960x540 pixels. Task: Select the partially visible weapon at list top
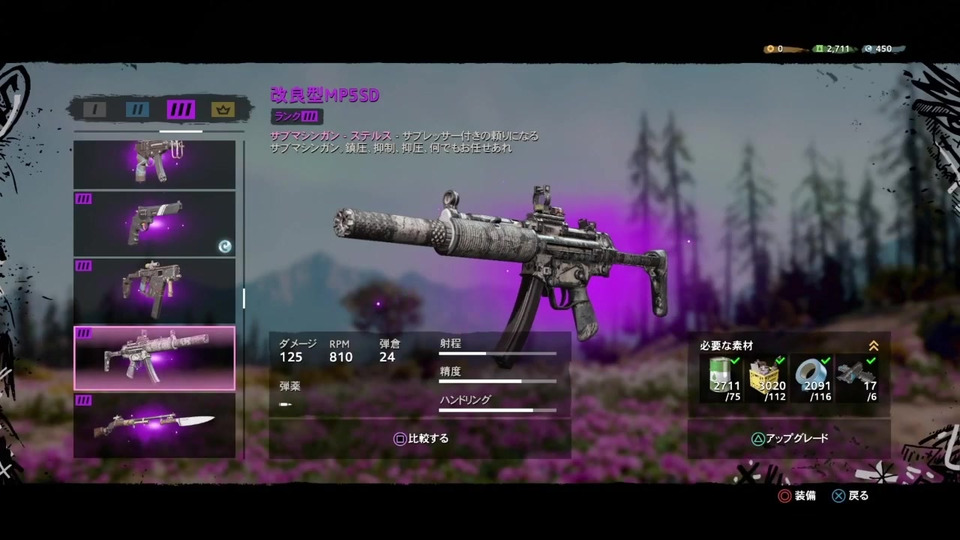coord(155,163)
